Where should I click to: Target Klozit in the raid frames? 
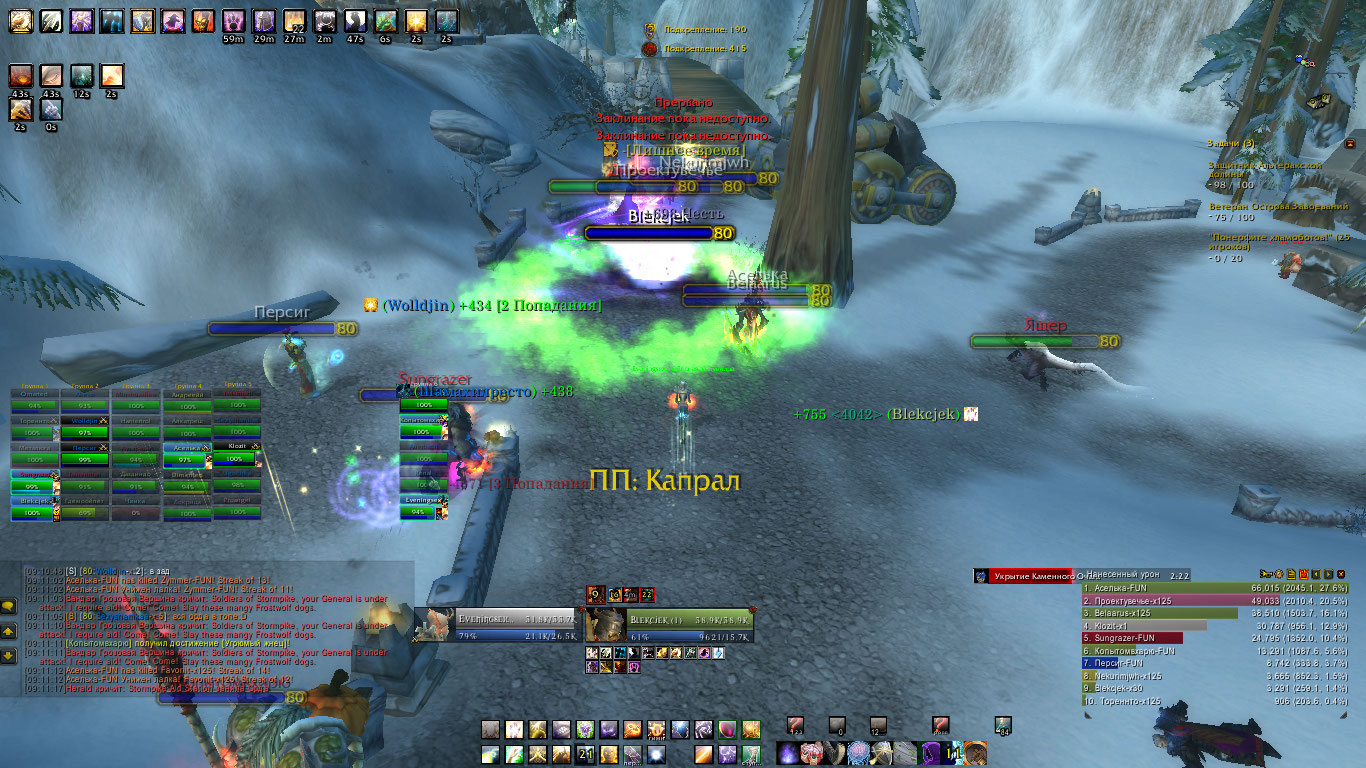click(x=235, y=446)
